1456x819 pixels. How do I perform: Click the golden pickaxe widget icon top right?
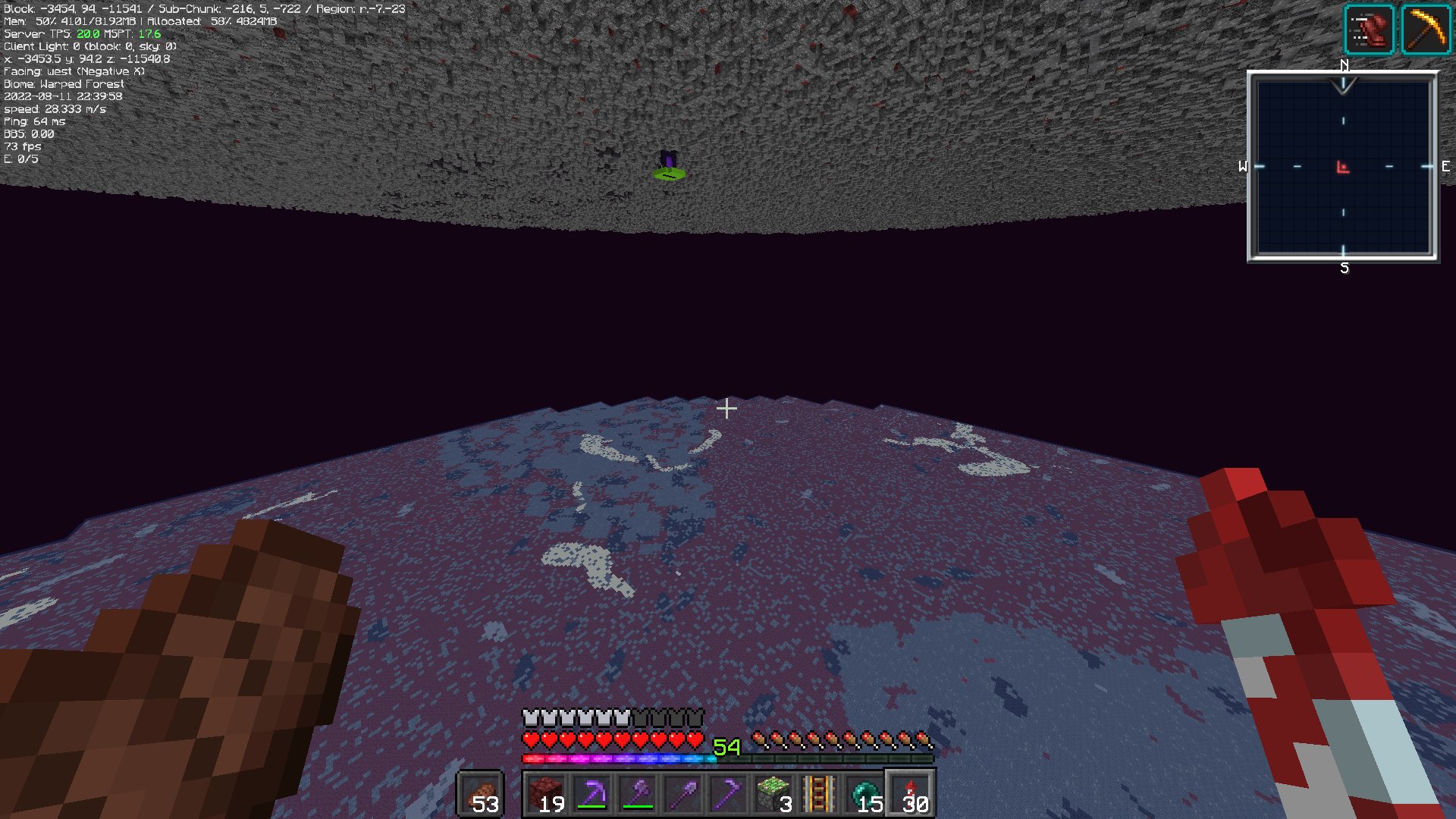tap(1427, 28)
